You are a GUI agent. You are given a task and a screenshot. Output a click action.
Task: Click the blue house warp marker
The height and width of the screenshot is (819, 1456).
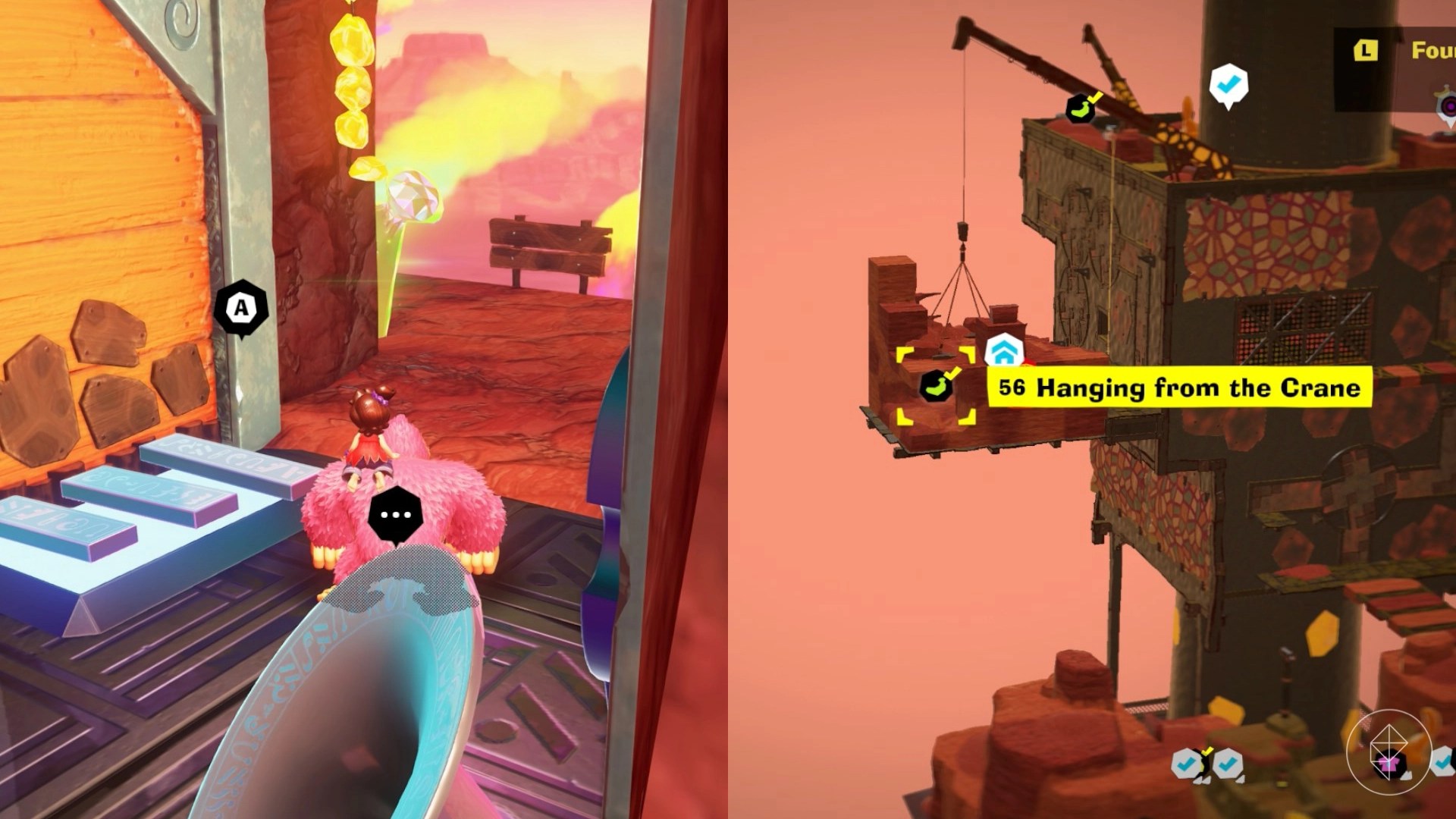1004,353
